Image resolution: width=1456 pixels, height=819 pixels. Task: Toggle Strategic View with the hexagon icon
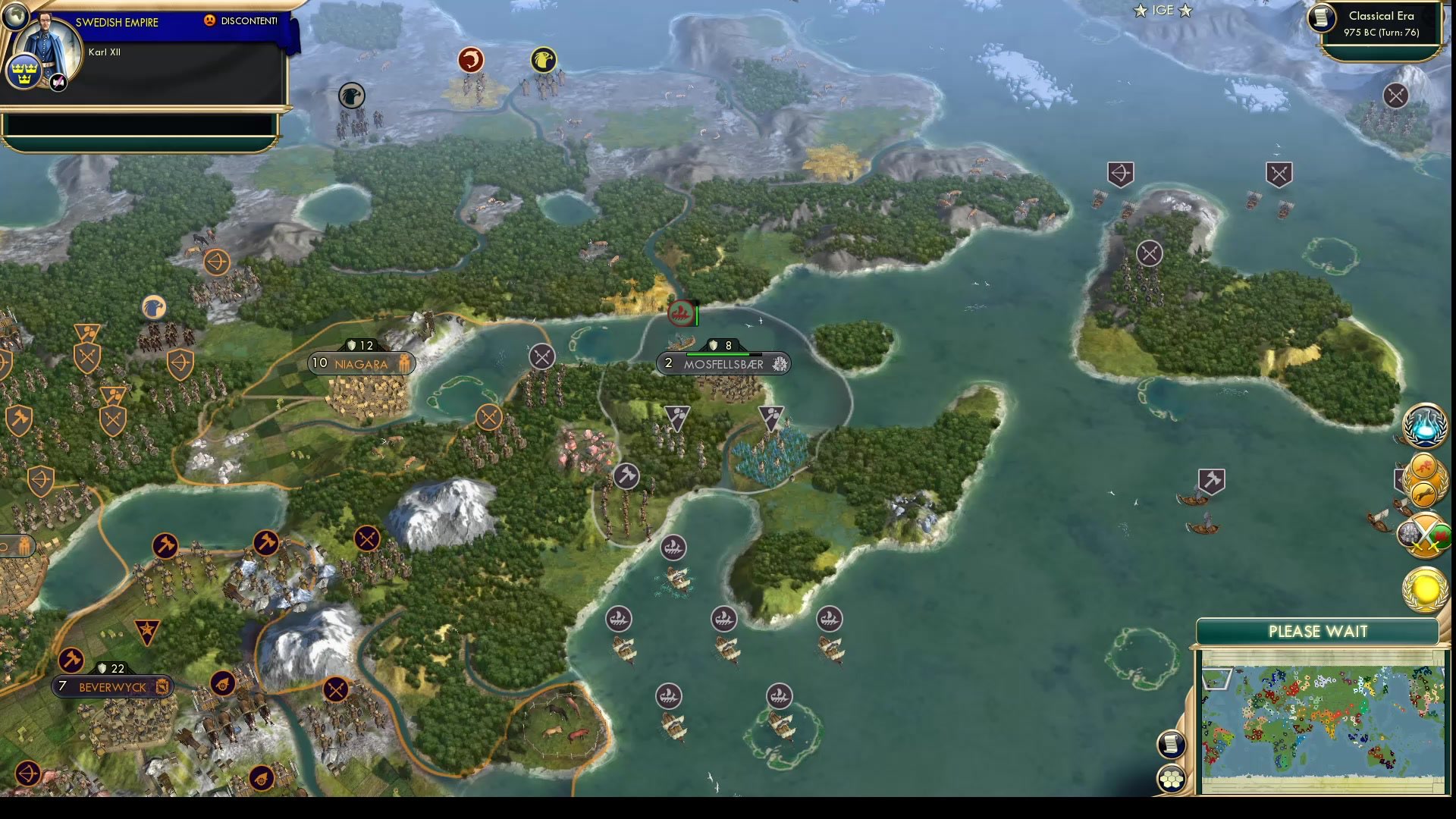(x=1172, y=777)
